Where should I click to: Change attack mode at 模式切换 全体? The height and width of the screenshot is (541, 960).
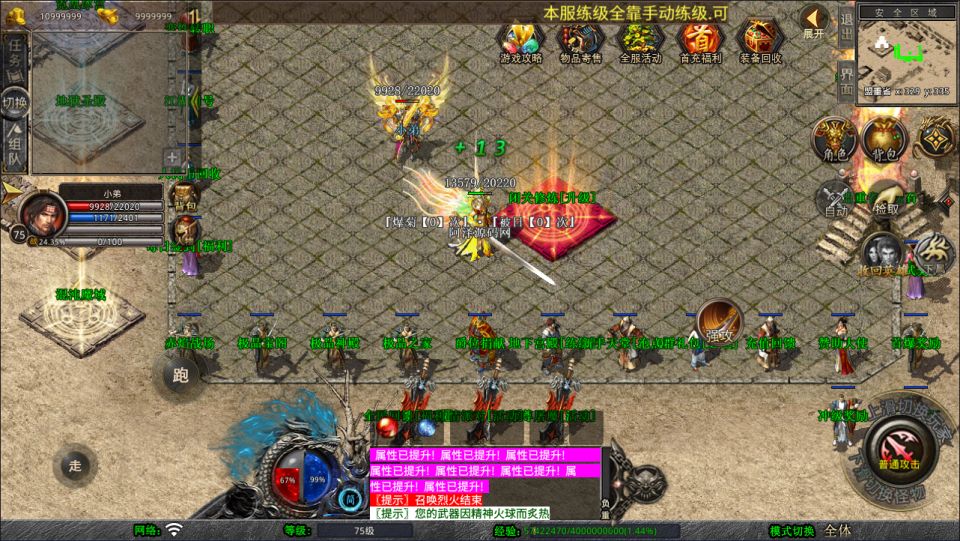pyautogui.click(x=838, y=530)
